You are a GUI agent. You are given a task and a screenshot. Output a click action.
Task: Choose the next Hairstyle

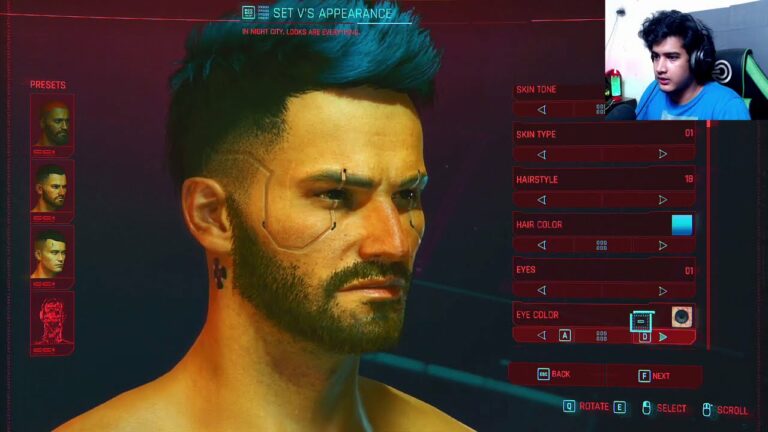click(662, 199)
